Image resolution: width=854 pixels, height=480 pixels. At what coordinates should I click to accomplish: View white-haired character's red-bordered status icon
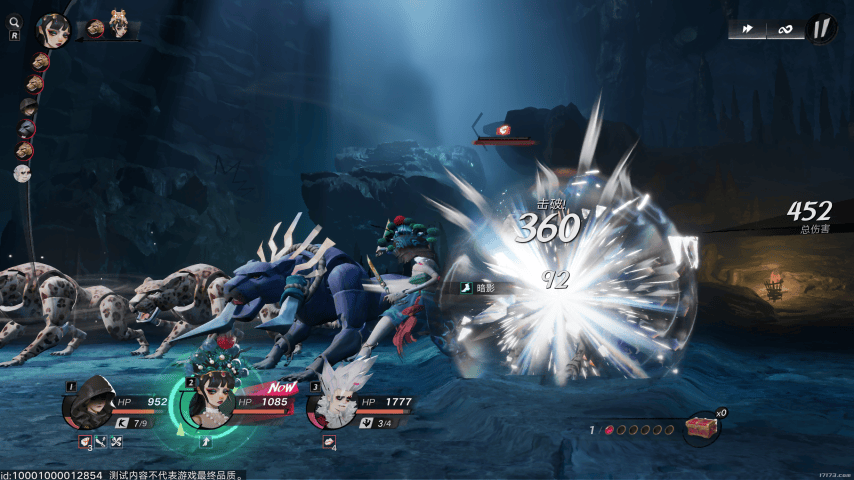pyautogui.click(x=329, y=440)
